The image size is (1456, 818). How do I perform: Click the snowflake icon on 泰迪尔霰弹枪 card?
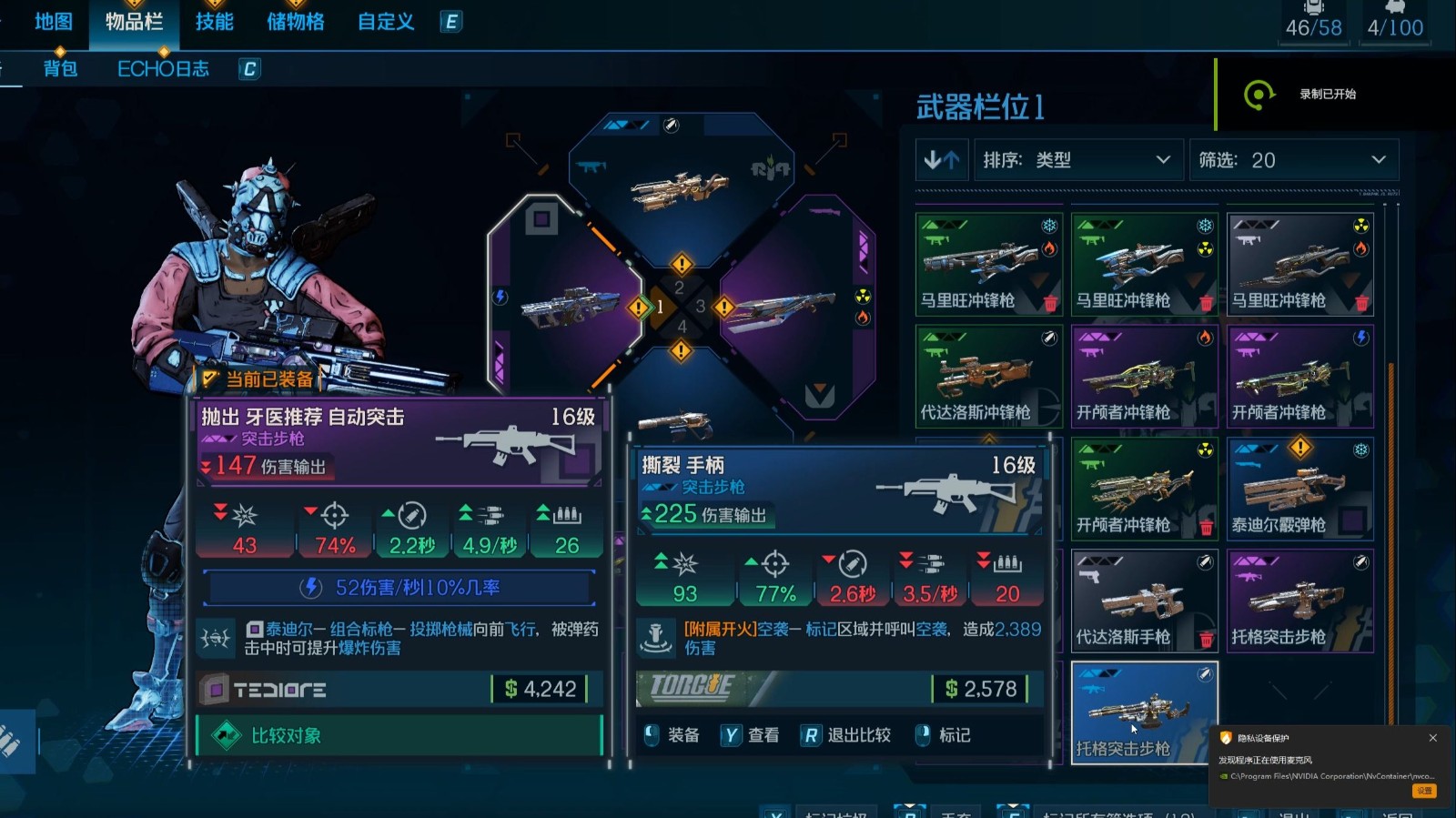tap(1360, 449)
